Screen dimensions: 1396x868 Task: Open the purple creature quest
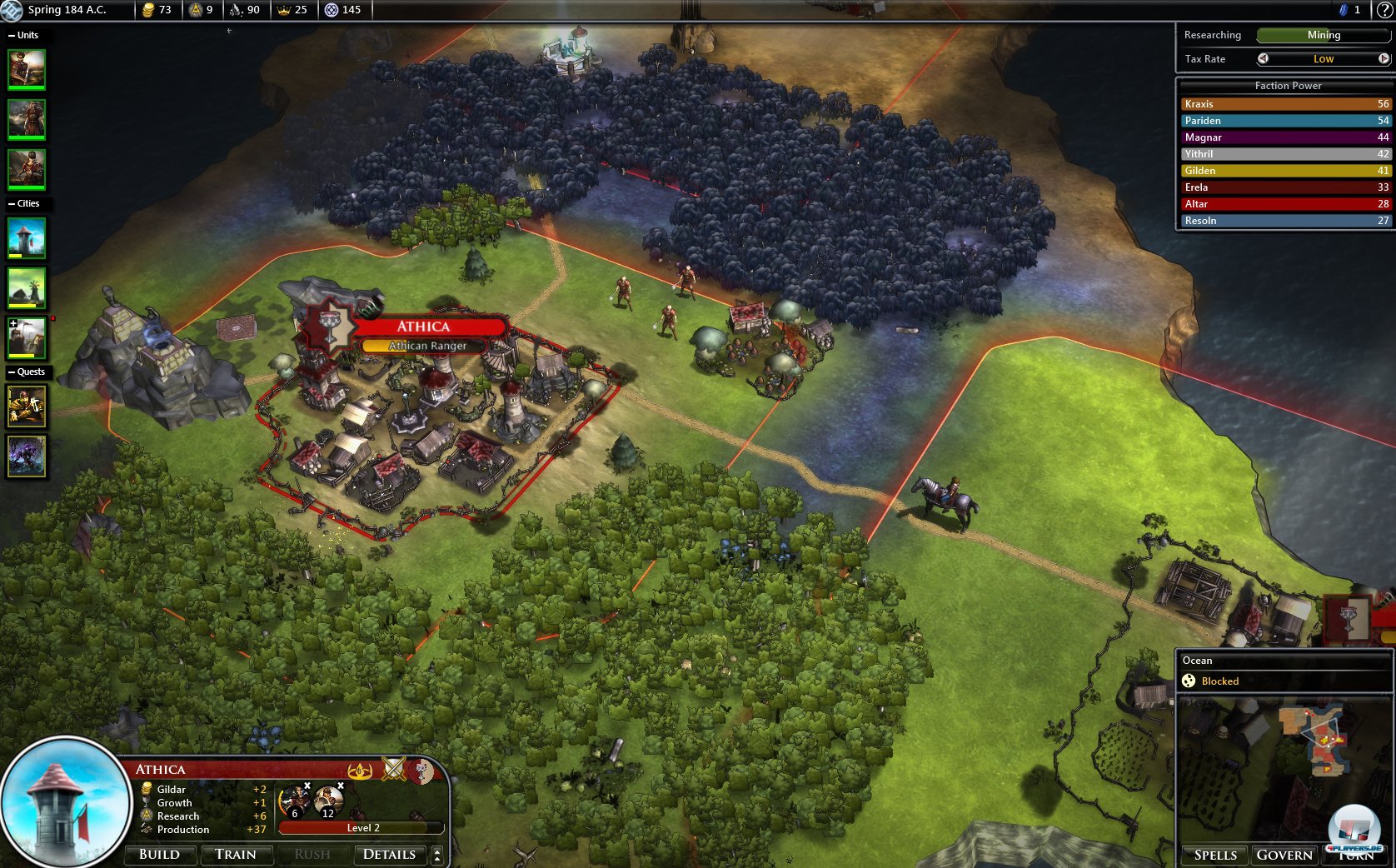27,456
